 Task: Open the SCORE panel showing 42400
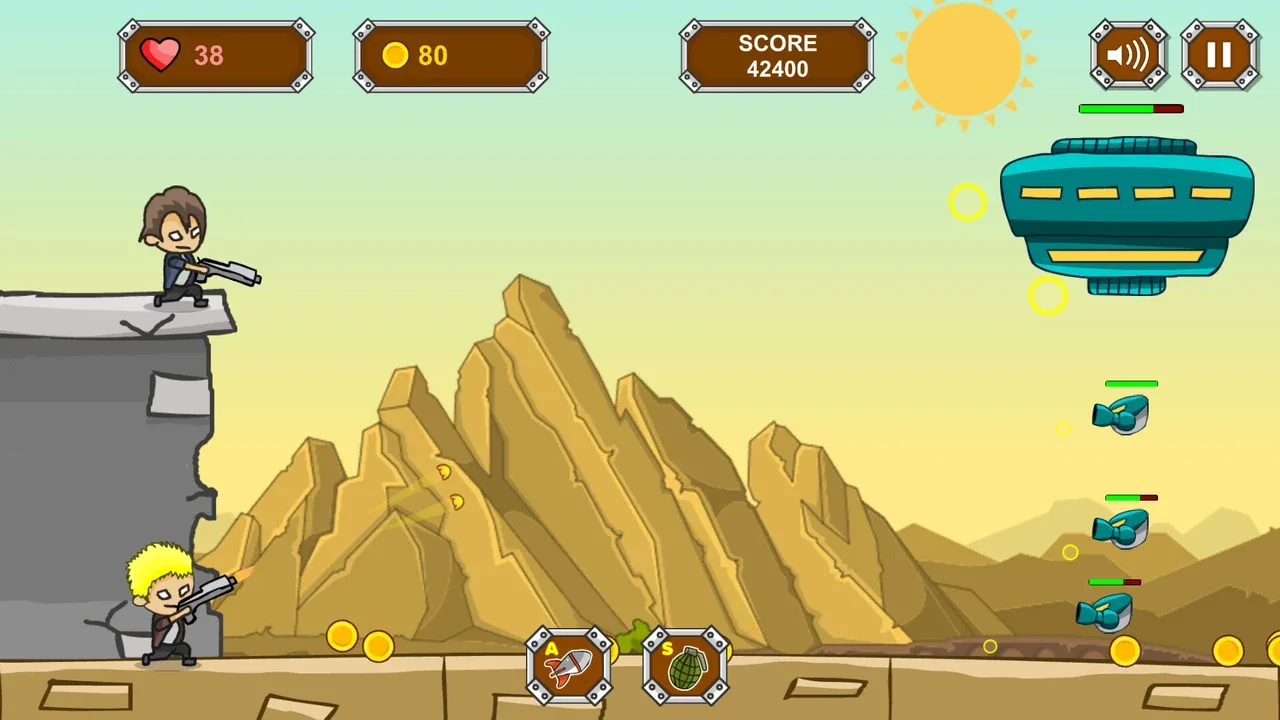click(777, 55)
